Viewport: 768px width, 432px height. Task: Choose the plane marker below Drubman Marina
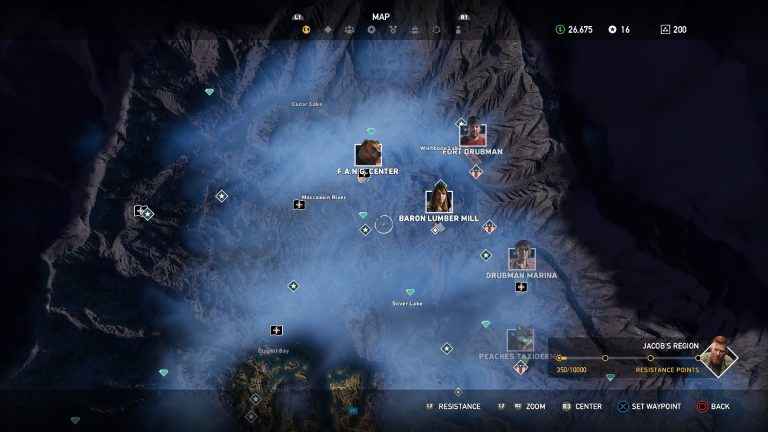click(x=521, y=287)
